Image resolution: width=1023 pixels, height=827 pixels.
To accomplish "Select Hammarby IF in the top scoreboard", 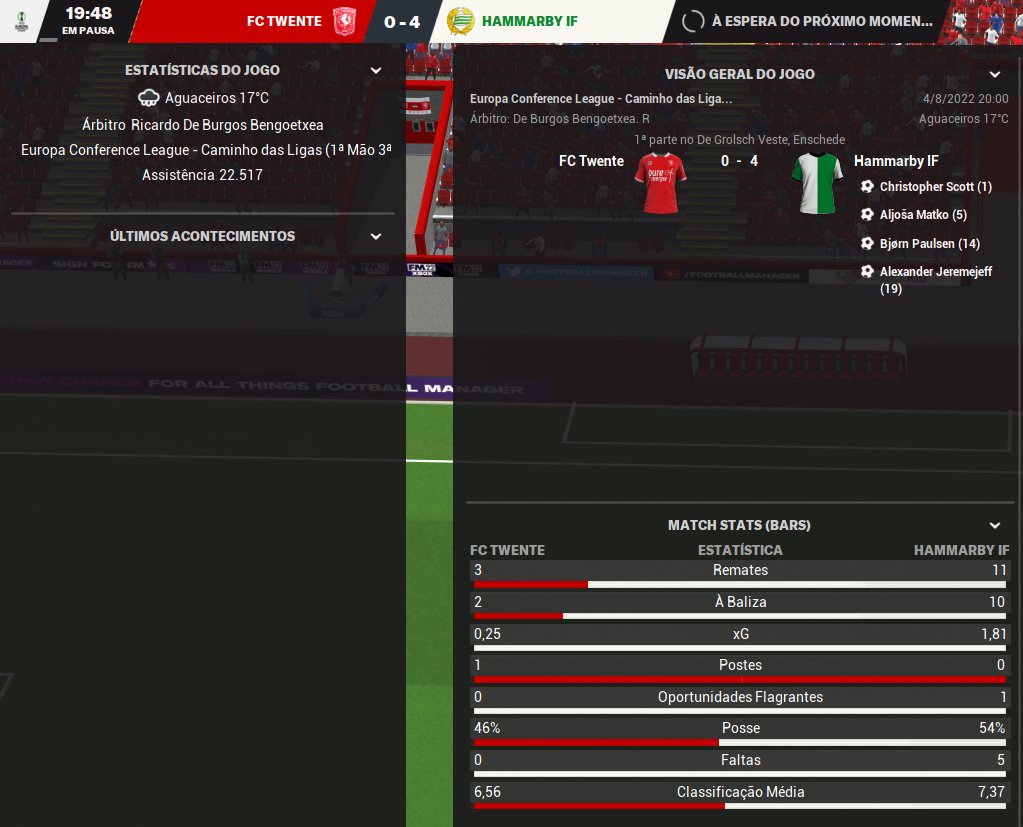I will click(529, 21).
